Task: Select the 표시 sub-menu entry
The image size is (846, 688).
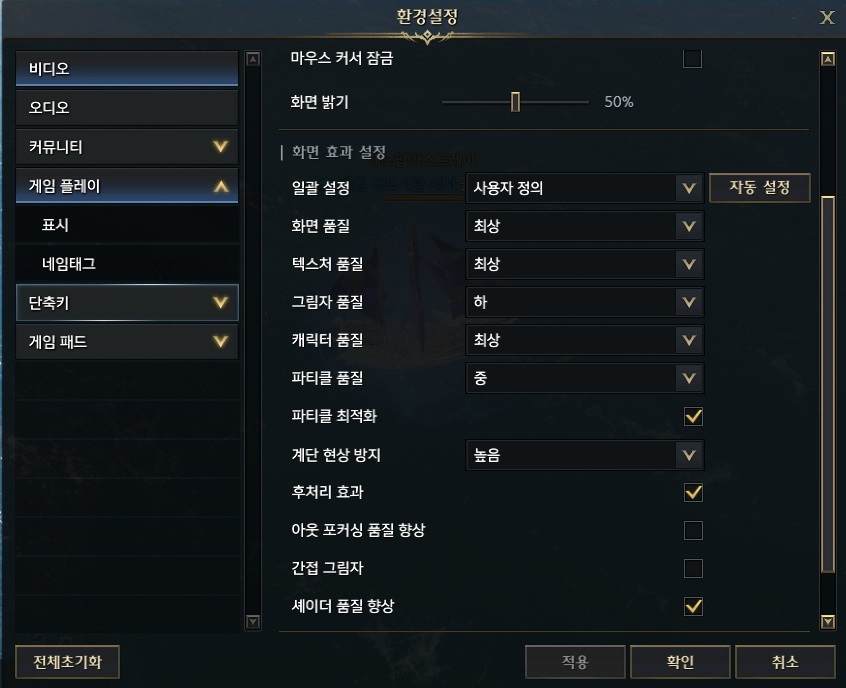Action: [x=127, y=225]
